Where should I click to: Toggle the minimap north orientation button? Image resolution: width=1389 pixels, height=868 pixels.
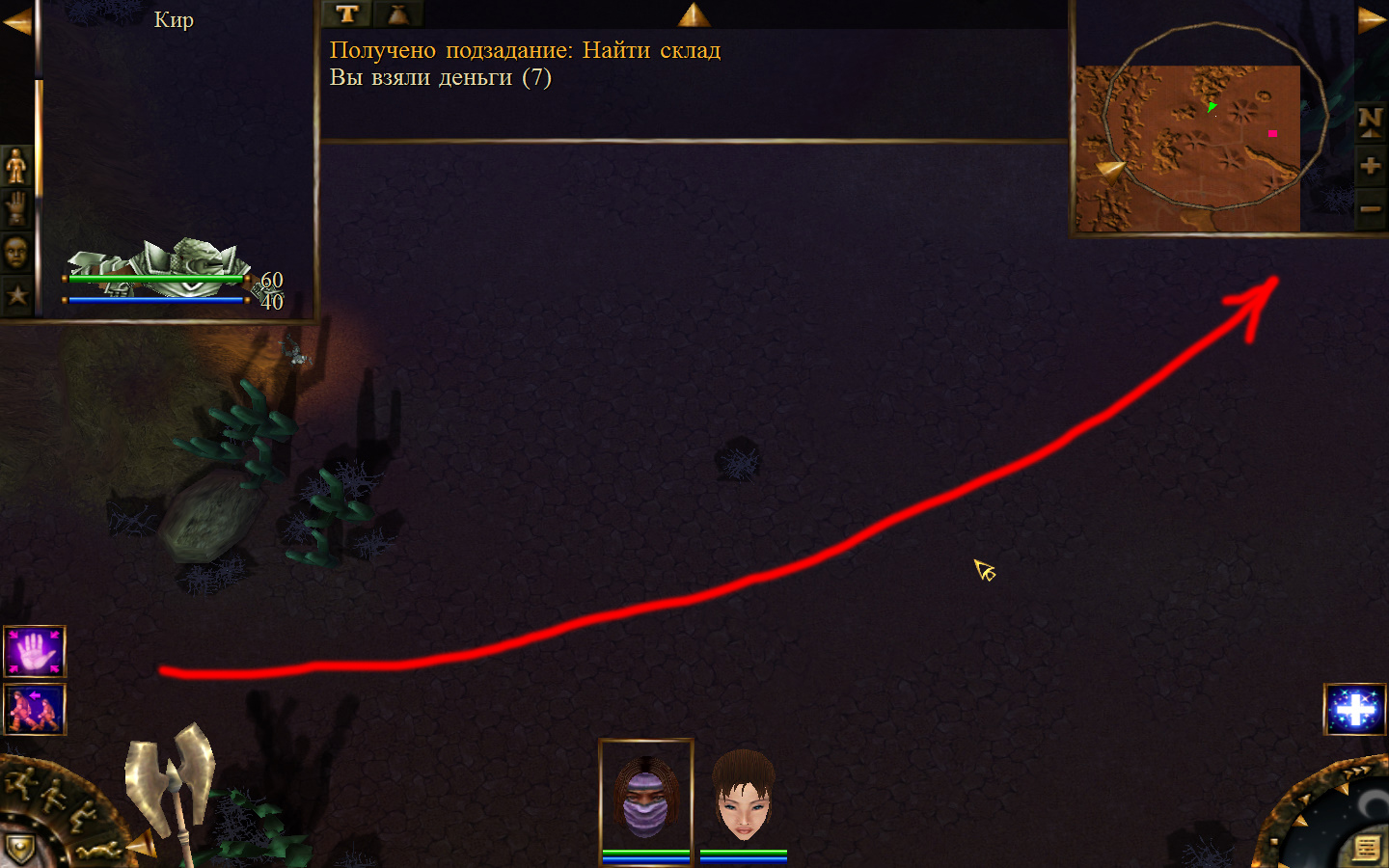pyautogui.click(x=1370, y=122)
